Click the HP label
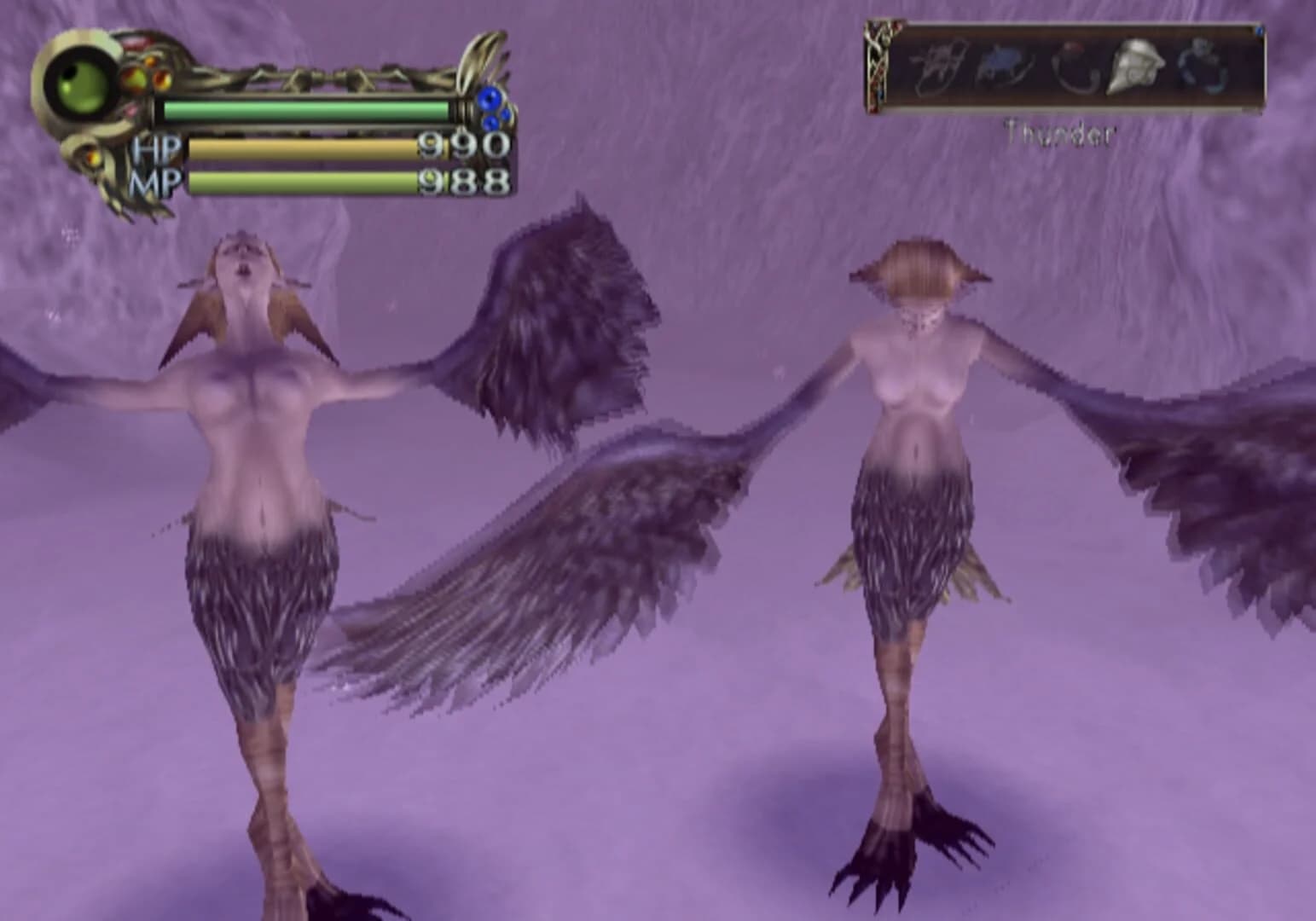Viewport: 1316px width, 921px height. (156, 148)
